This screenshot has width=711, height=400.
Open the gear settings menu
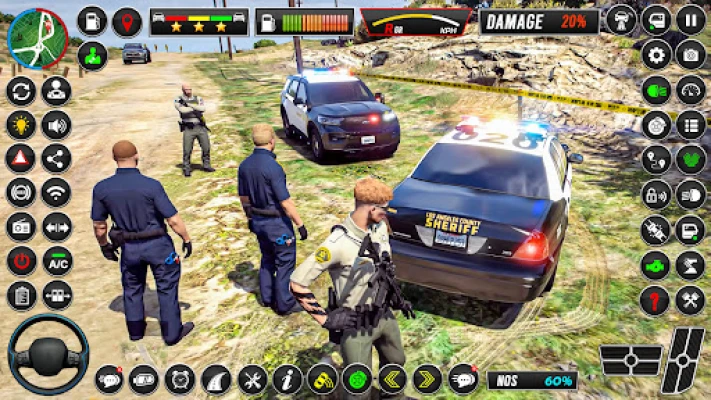click(656, 54)
